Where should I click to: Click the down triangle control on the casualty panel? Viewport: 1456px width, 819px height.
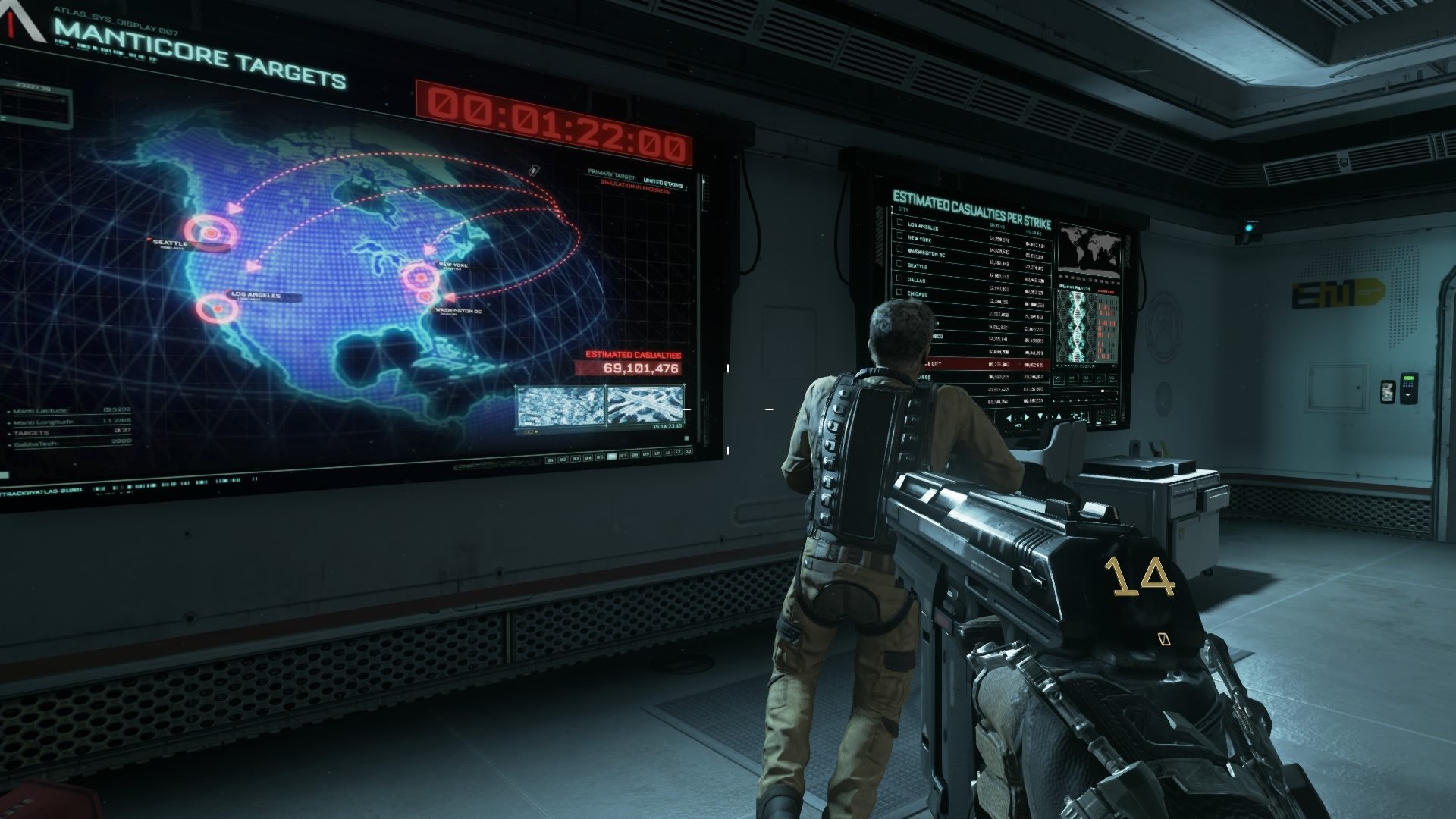[x=1040, y=416]
